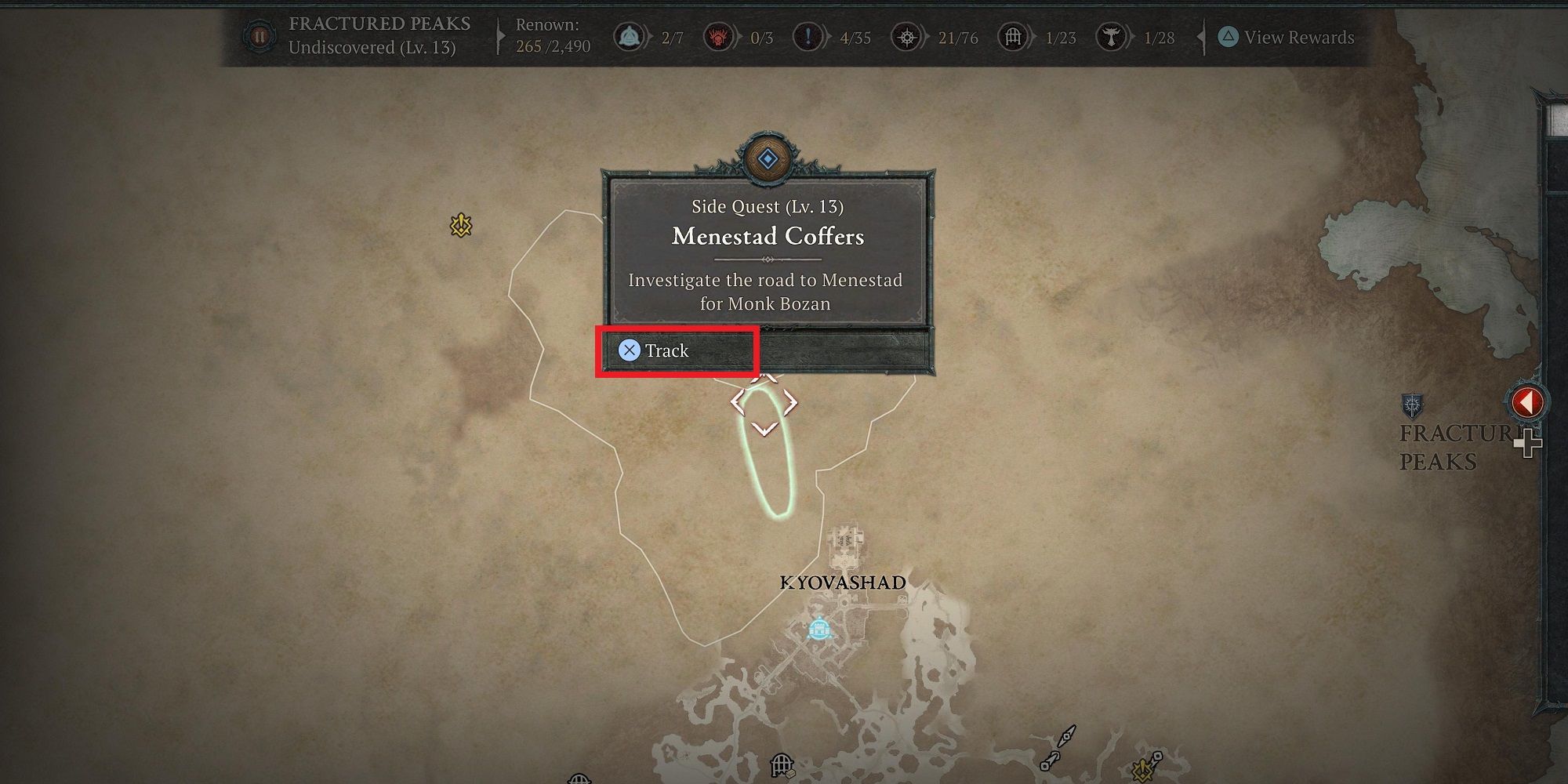Click the View Rewards button
The height and width of the screenshot is (784, 1568).
pyautogui.click(x=1292, y=36)
